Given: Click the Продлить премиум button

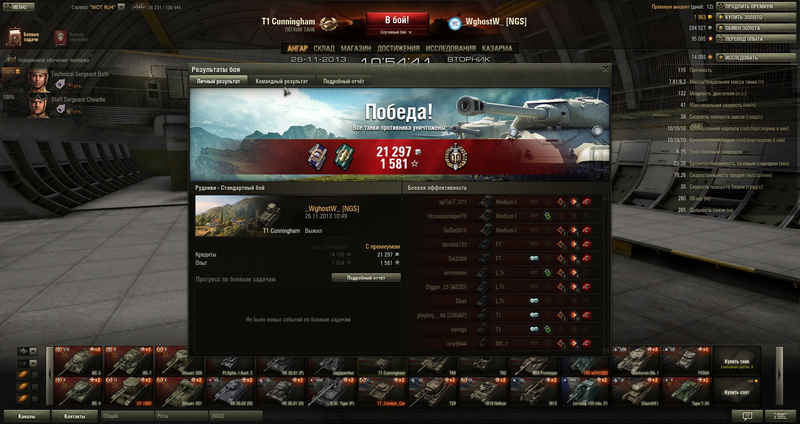Looking at the screenshot, I should coord(764,6).
